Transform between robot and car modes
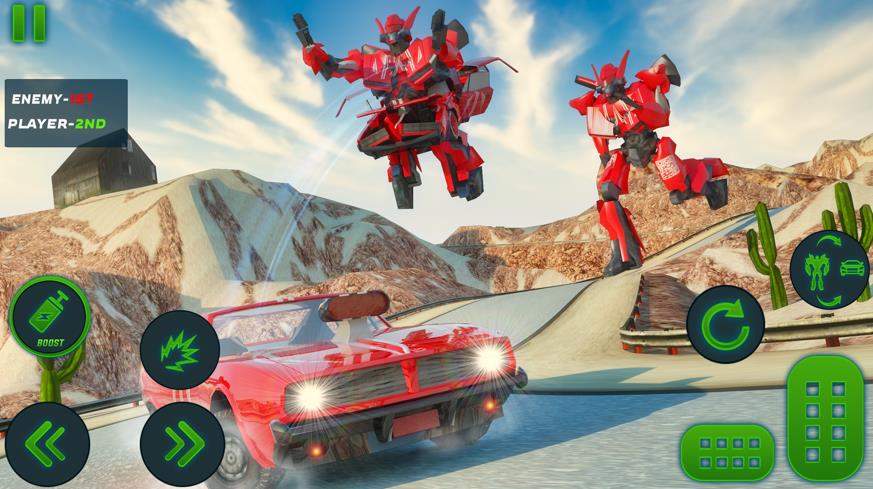 tap(830, 269)
